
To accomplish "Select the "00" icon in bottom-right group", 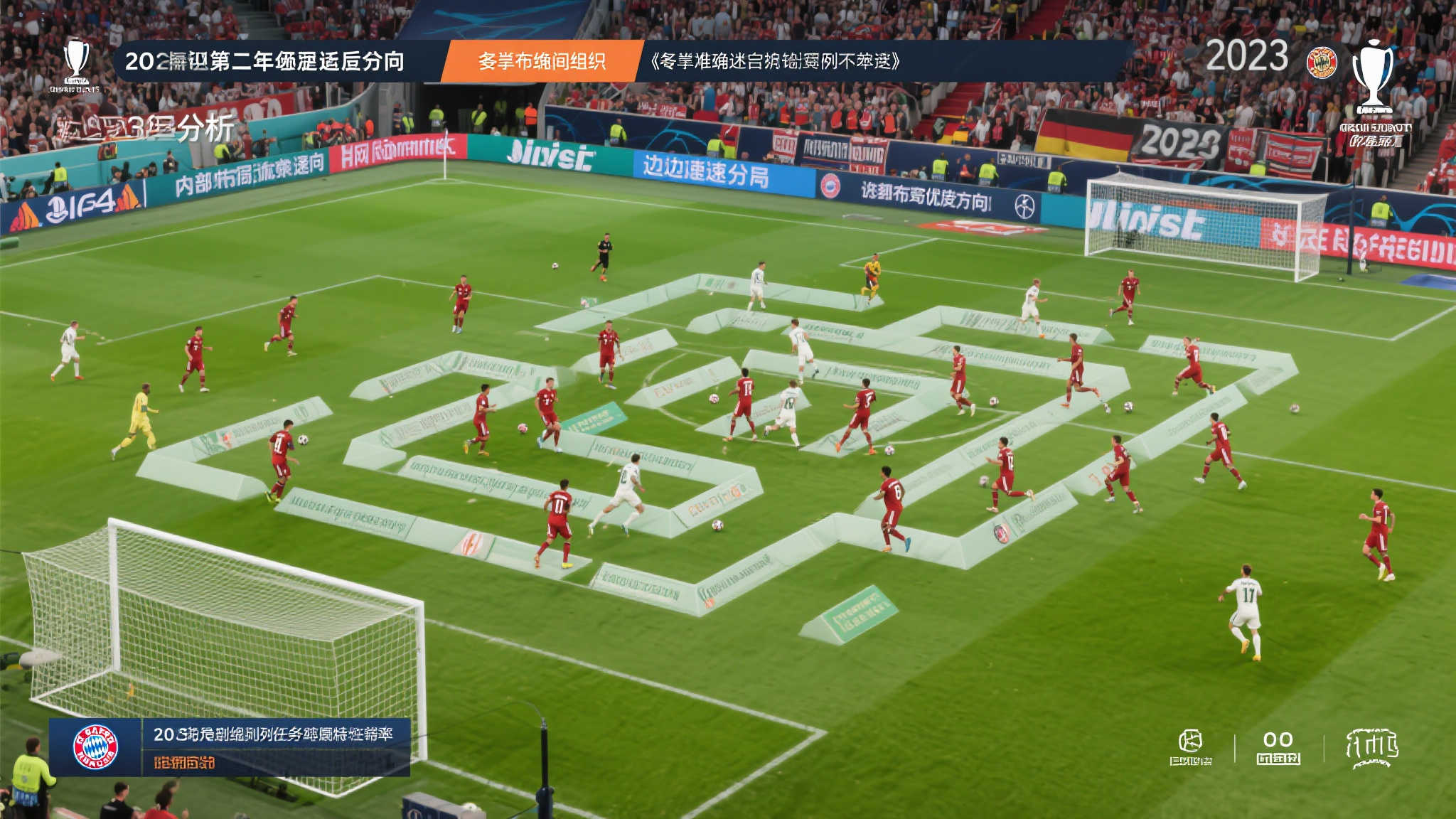I will pyautogui.click(x=1278, y=746).
